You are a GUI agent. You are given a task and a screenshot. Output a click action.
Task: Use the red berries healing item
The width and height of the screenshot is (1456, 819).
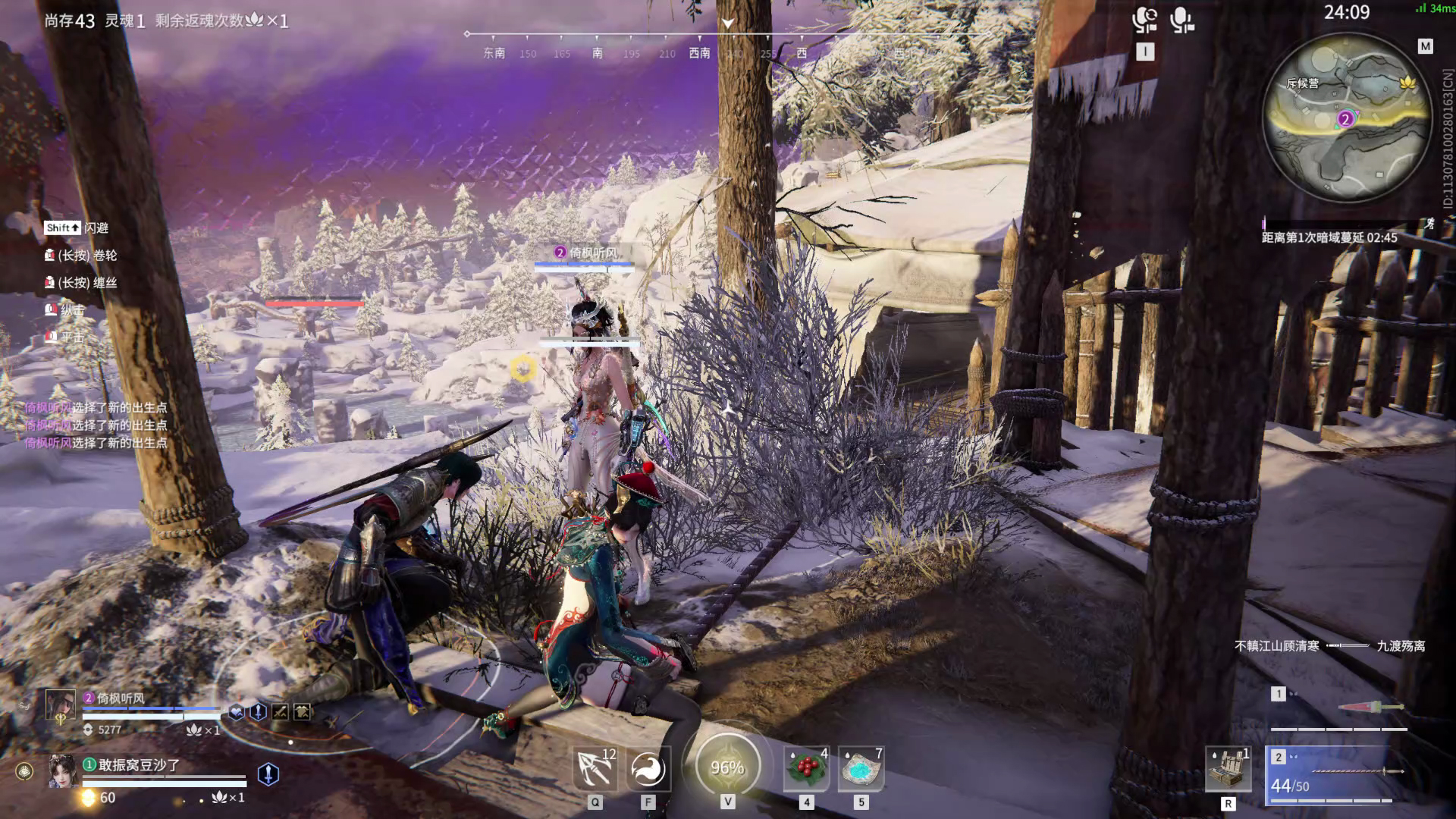tap(806, 768)
